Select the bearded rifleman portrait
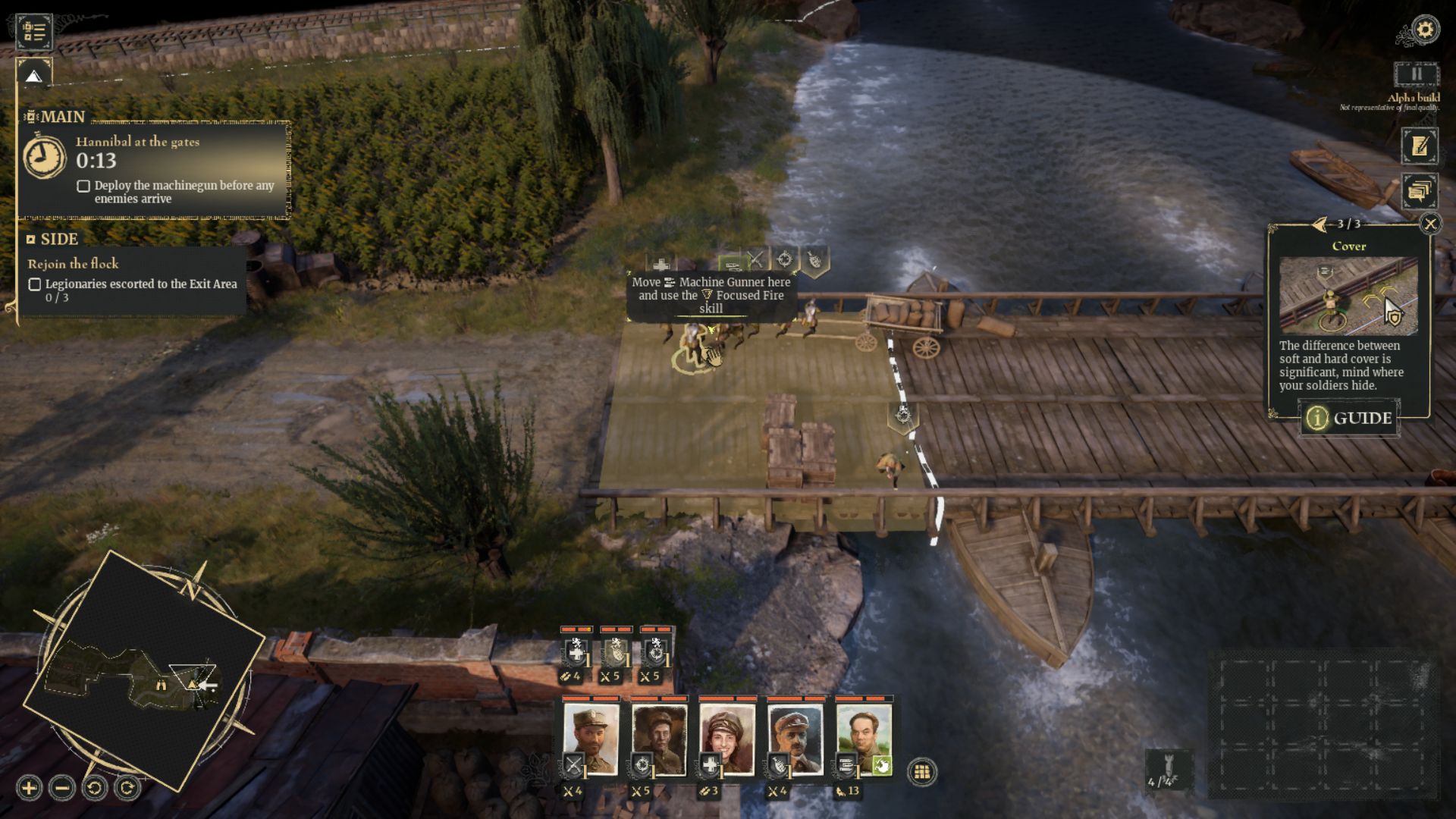 pos(659,740)
